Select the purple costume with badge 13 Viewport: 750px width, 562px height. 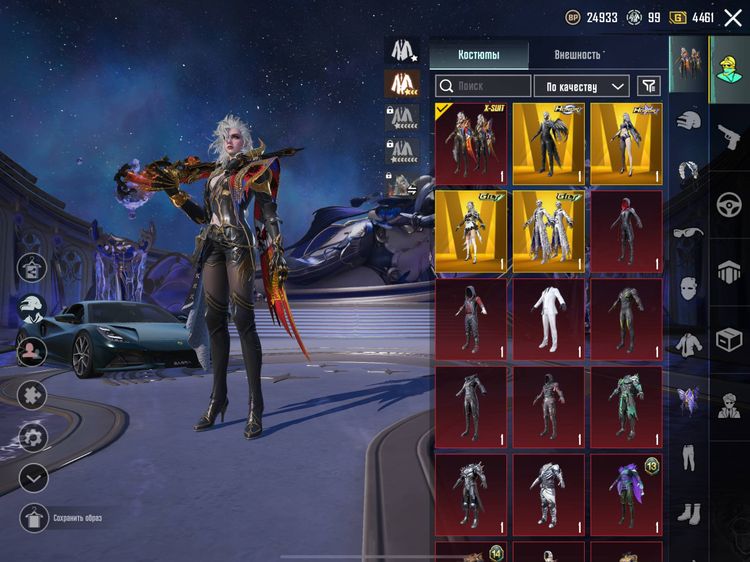(x=626, y=494)
